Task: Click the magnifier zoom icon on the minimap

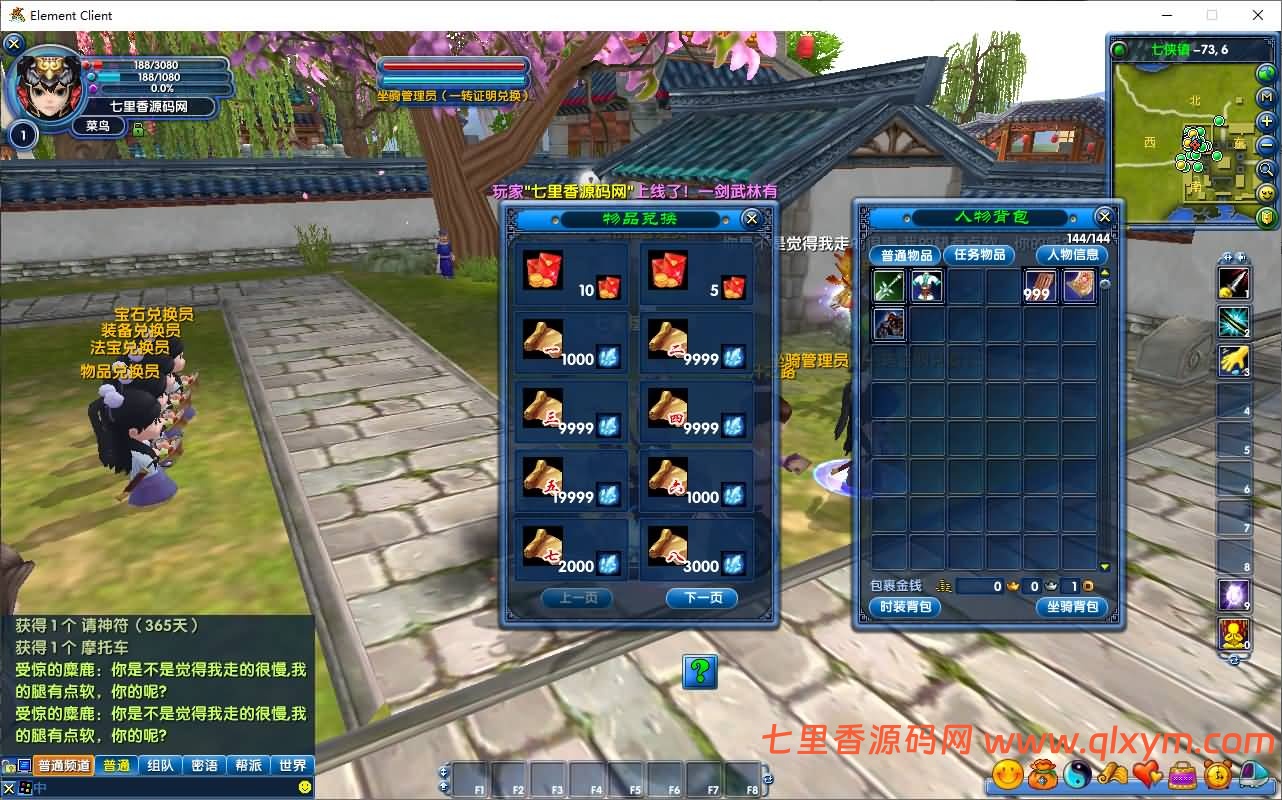Action: click(1265, 168)
